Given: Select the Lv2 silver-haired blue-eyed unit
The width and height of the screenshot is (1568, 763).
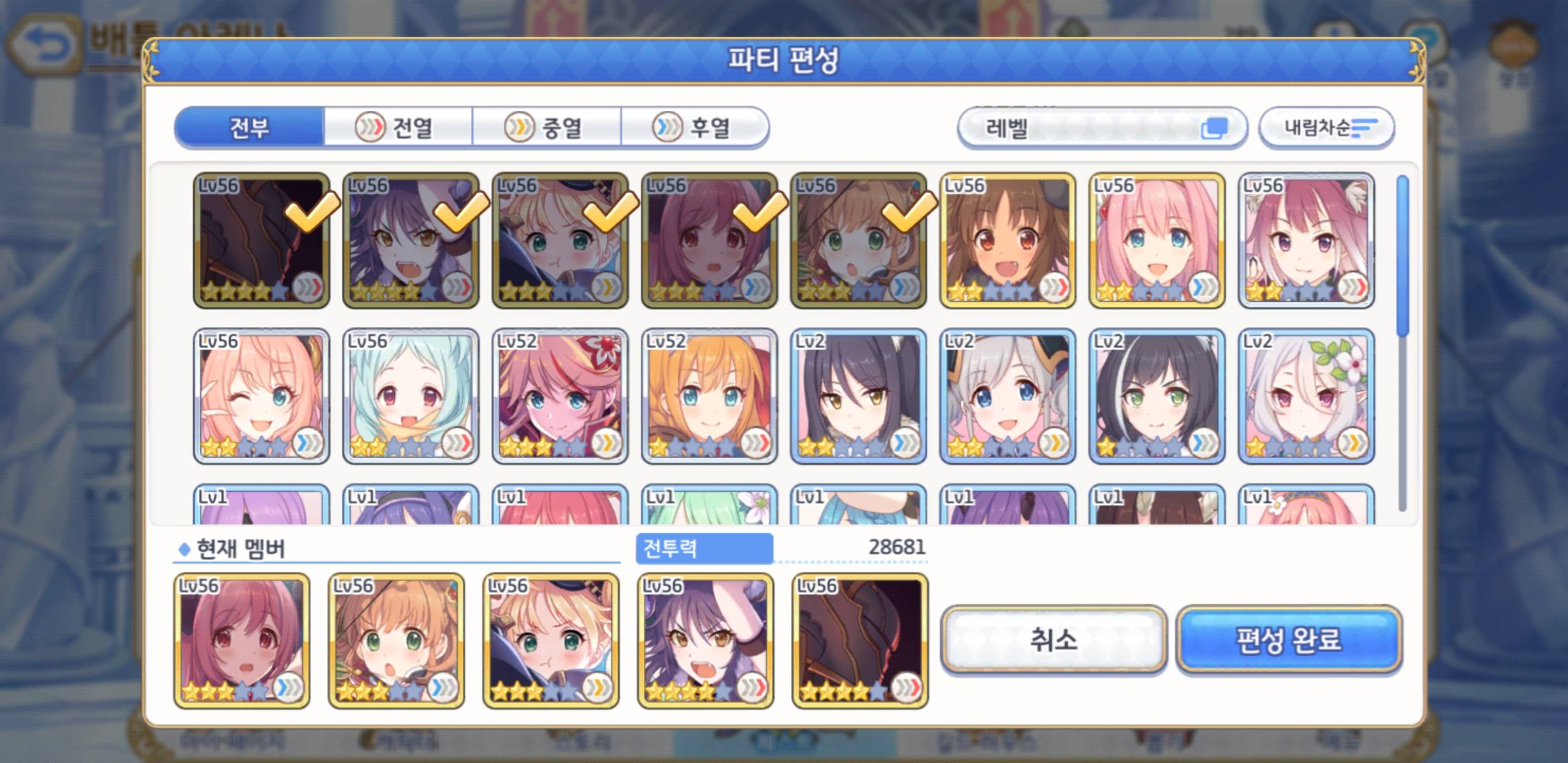Looking at the screenshot, I should click(1008, 396).
